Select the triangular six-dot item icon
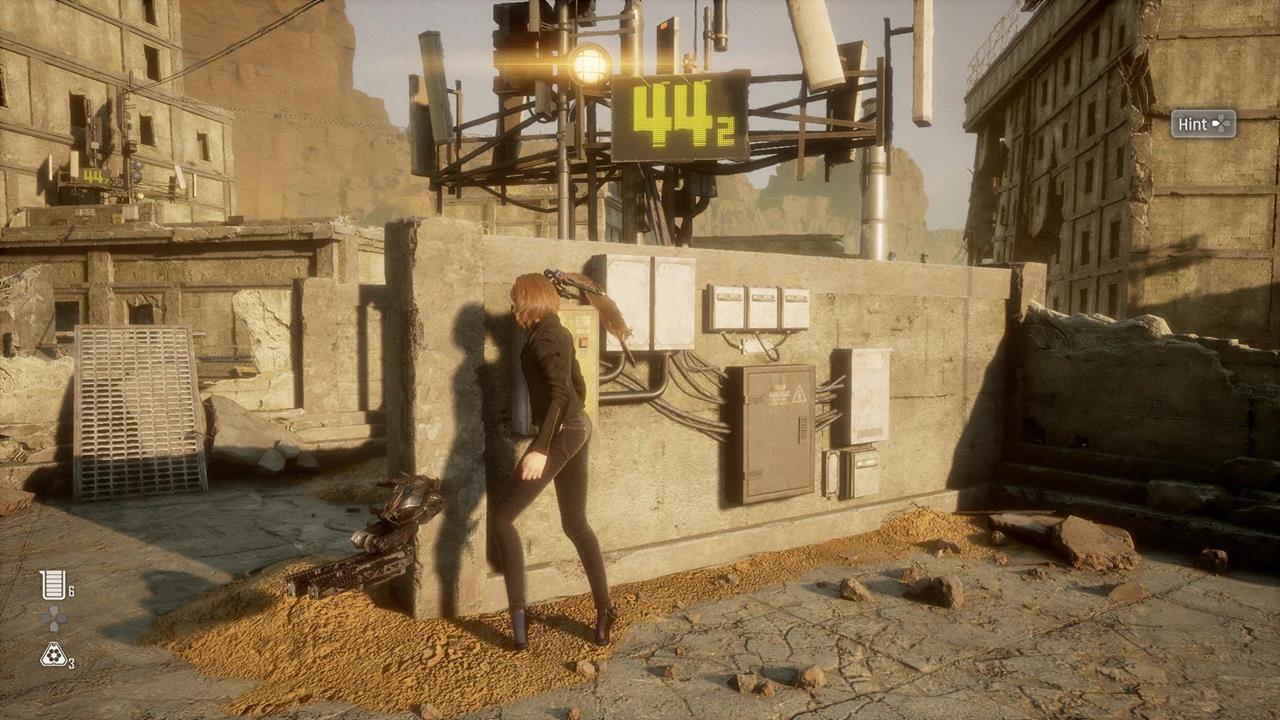This screenshot has height=720, width=1280. pos(53,655)
